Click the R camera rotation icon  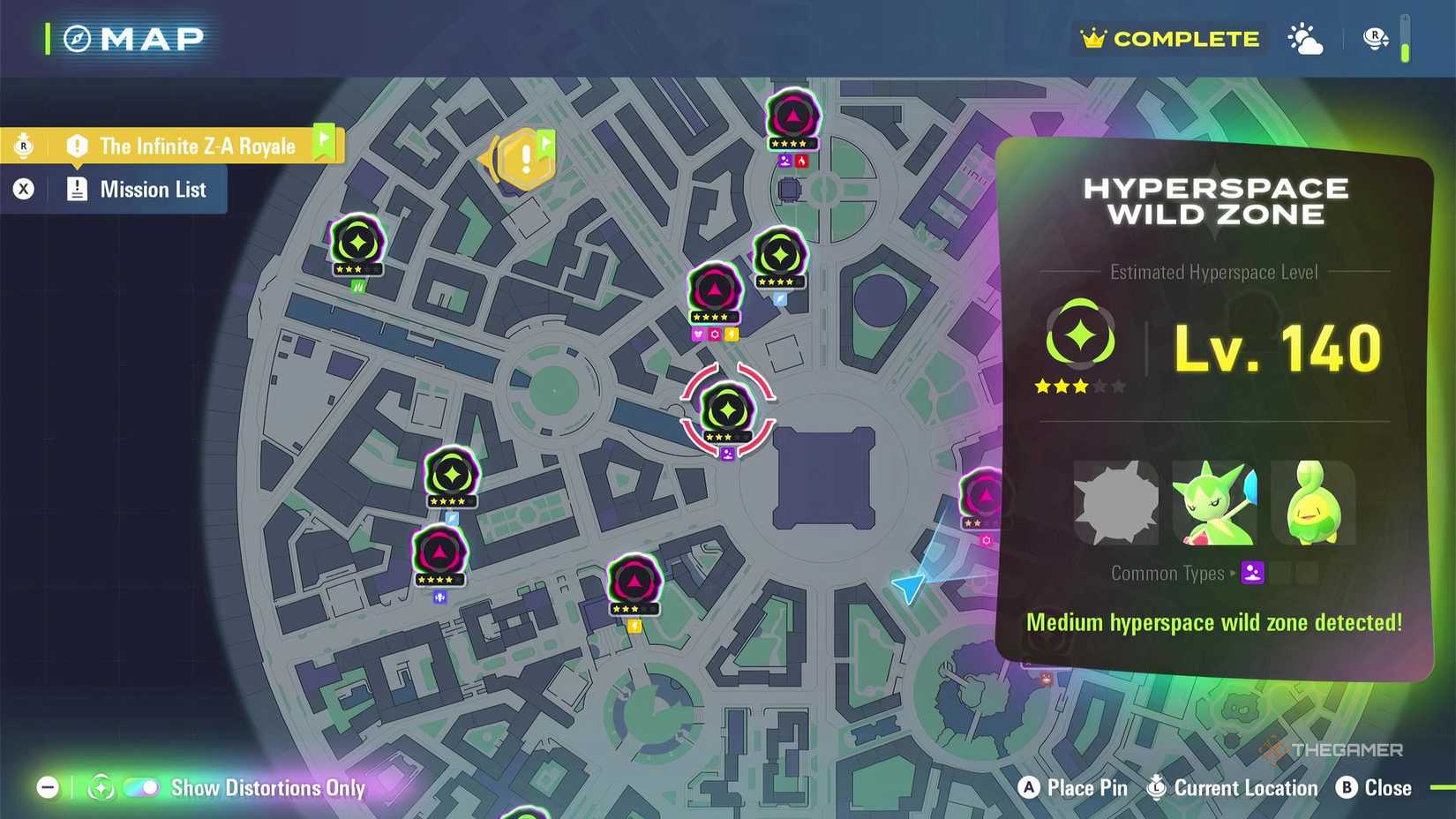1373,39
